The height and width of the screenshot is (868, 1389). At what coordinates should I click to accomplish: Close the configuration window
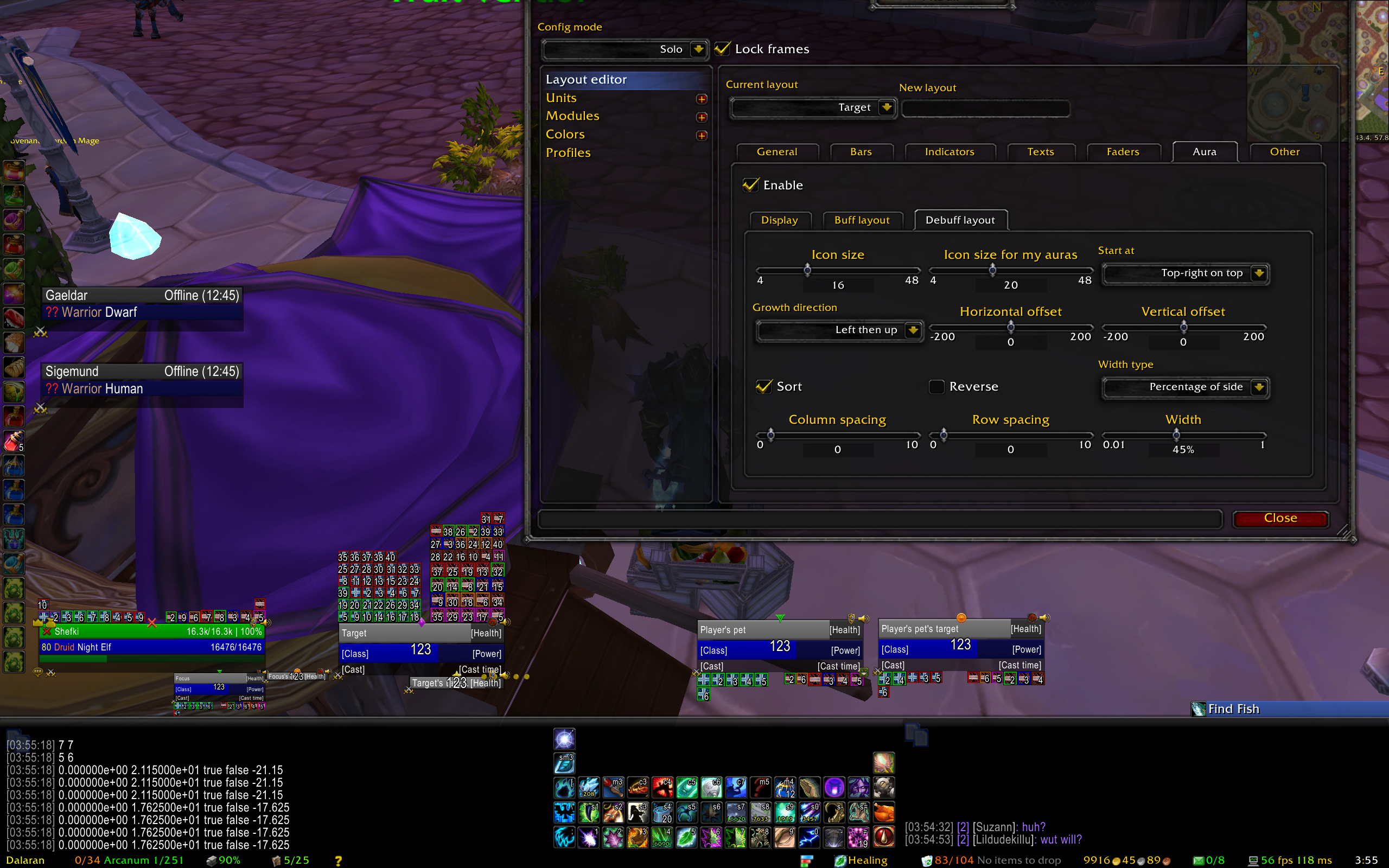pyautogui.click(x=1280, y=519)
